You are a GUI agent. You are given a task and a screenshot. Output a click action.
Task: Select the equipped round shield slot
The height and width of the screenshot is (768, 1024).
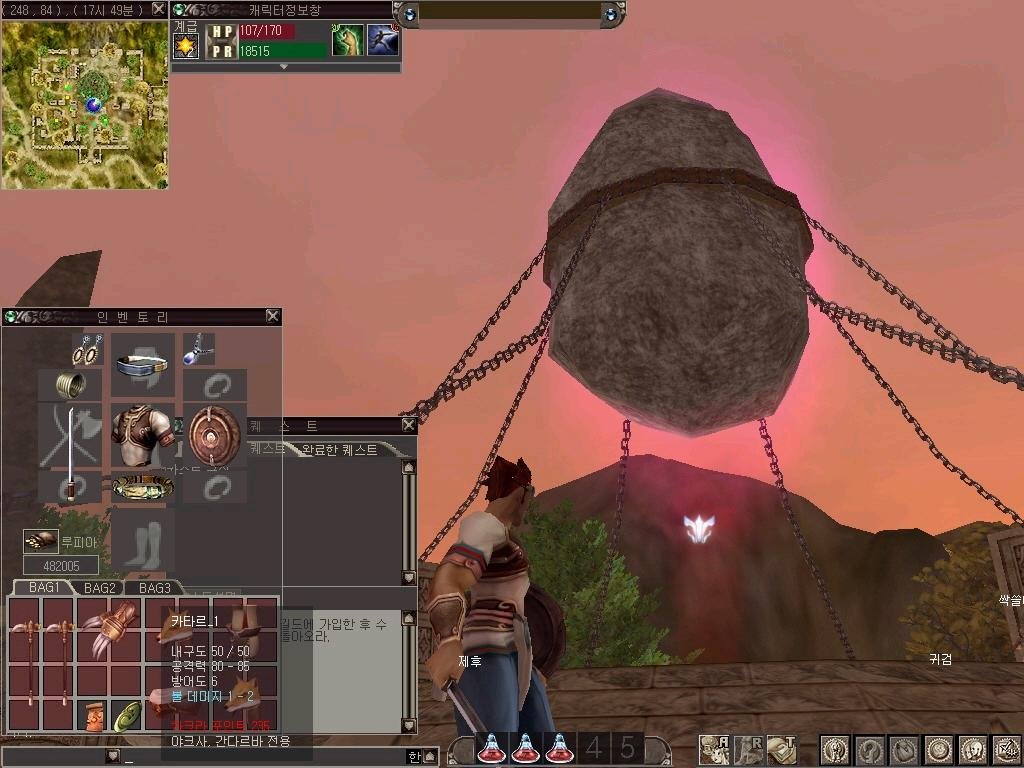click(214, 432)
